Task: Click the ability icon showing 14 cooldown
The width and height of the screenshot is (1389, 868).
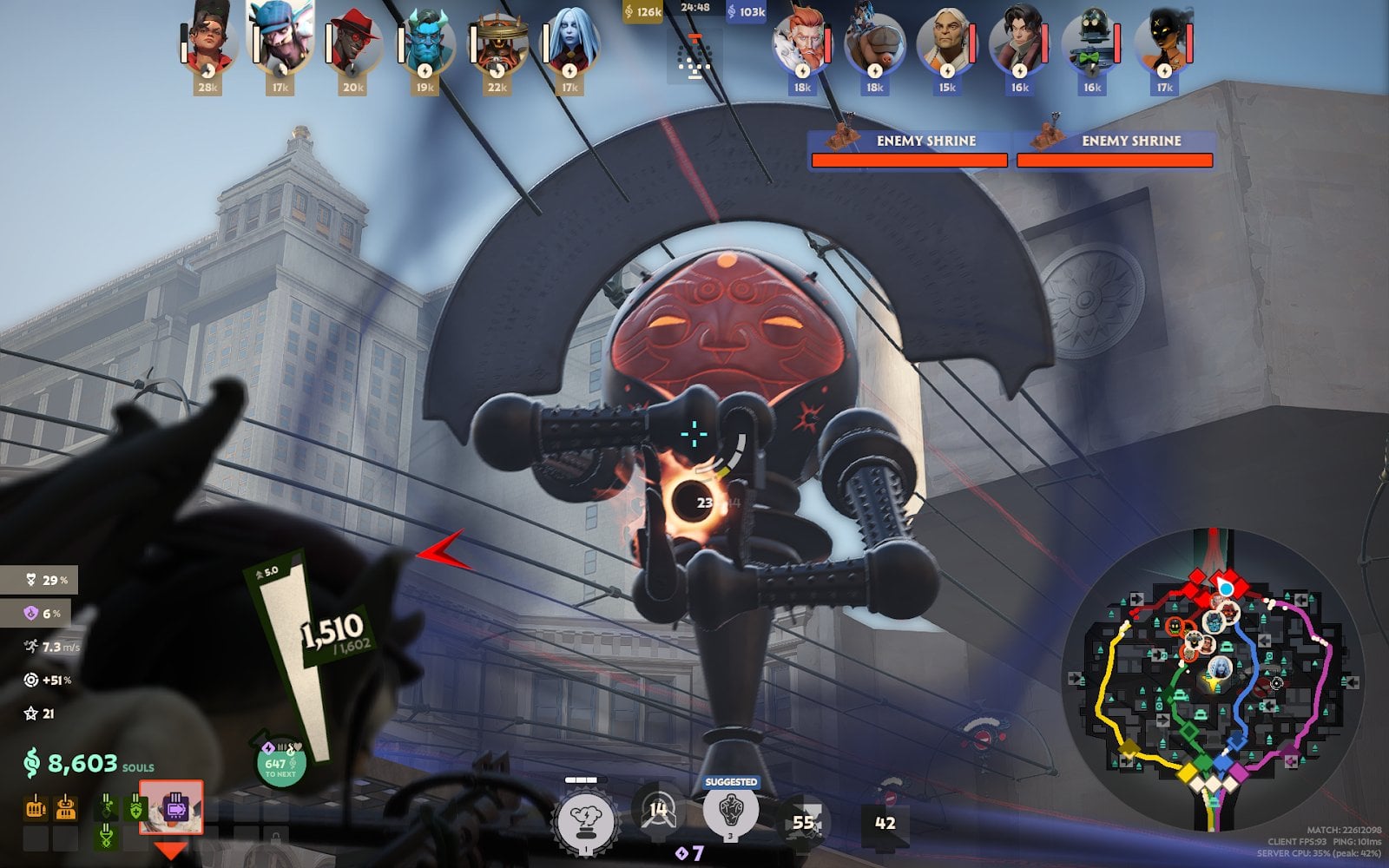Action: point(657,812)
